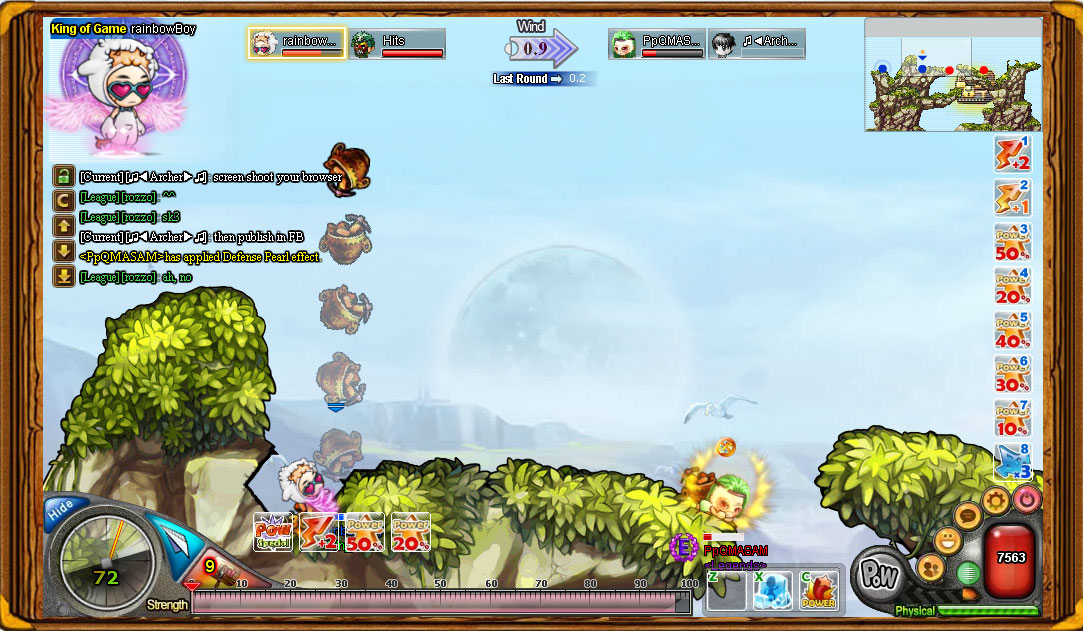The height and width of the screenshot is (631, 1083).
Task: Open the smiley face emote menu
Action: point(947,541)
